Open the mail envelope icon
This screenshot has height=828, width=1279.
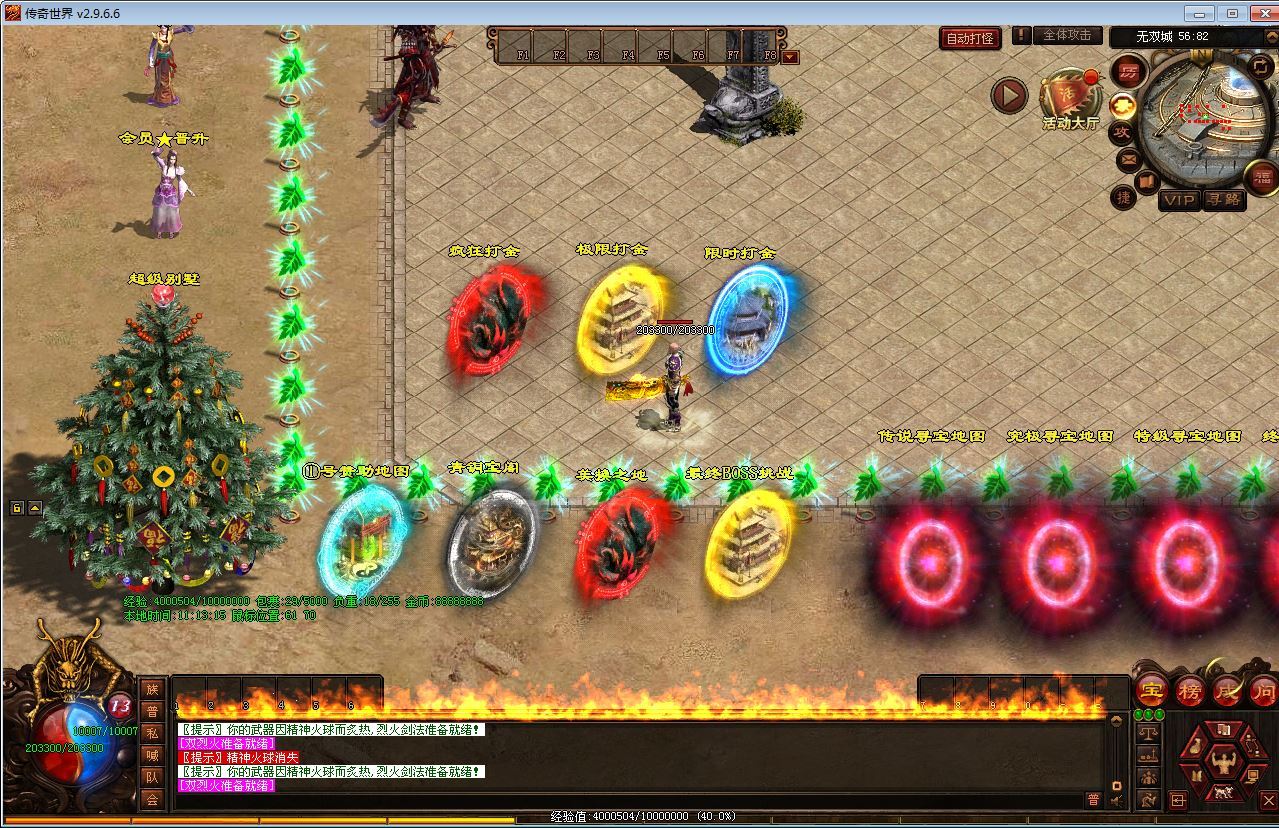1129,159
